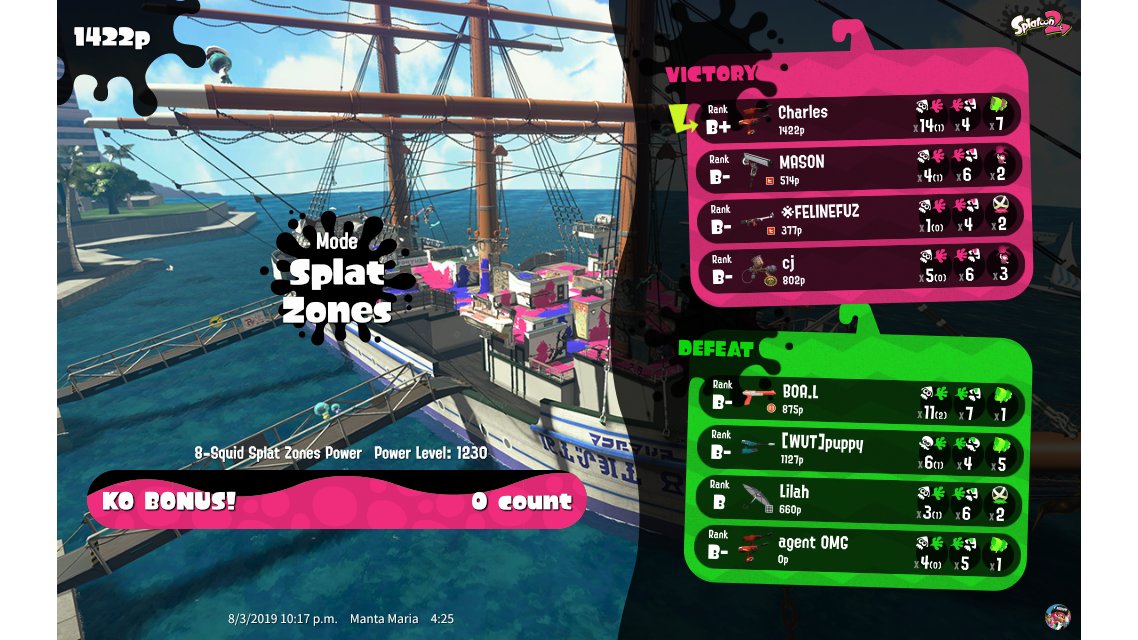Click player cj's result row

point(855,267)
